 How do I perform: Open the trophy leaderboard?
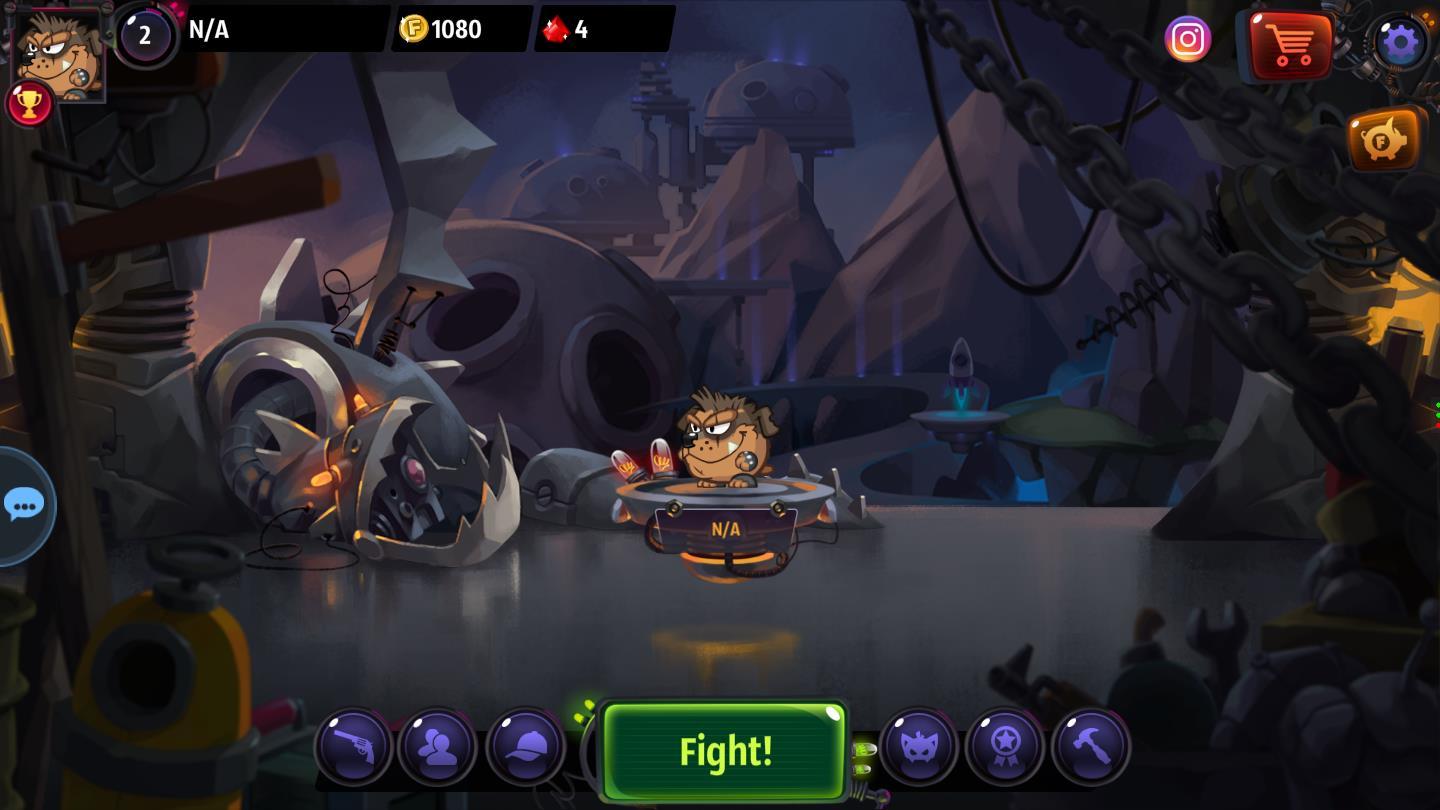point(29,103)
